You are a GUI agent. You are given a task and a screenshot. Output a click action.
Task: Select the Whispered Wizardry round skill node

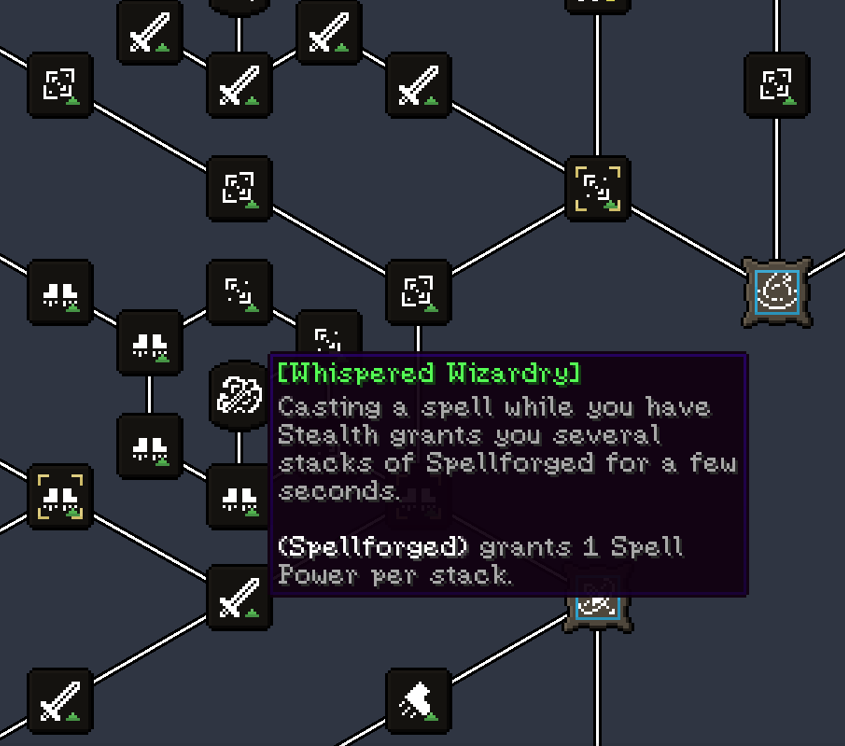click(x=240, y=396)
